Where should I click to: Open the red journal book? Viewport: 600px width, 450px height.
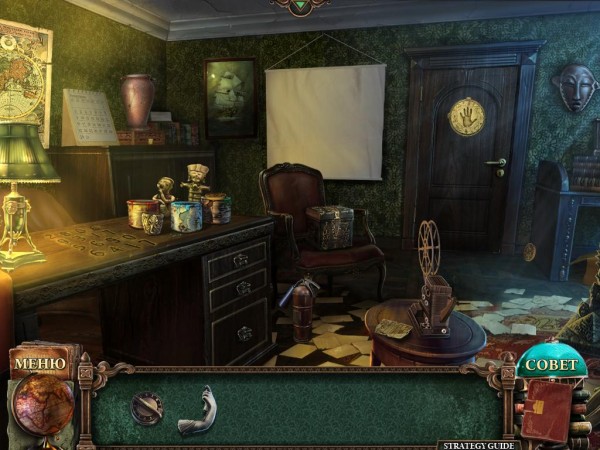point(548,409)
